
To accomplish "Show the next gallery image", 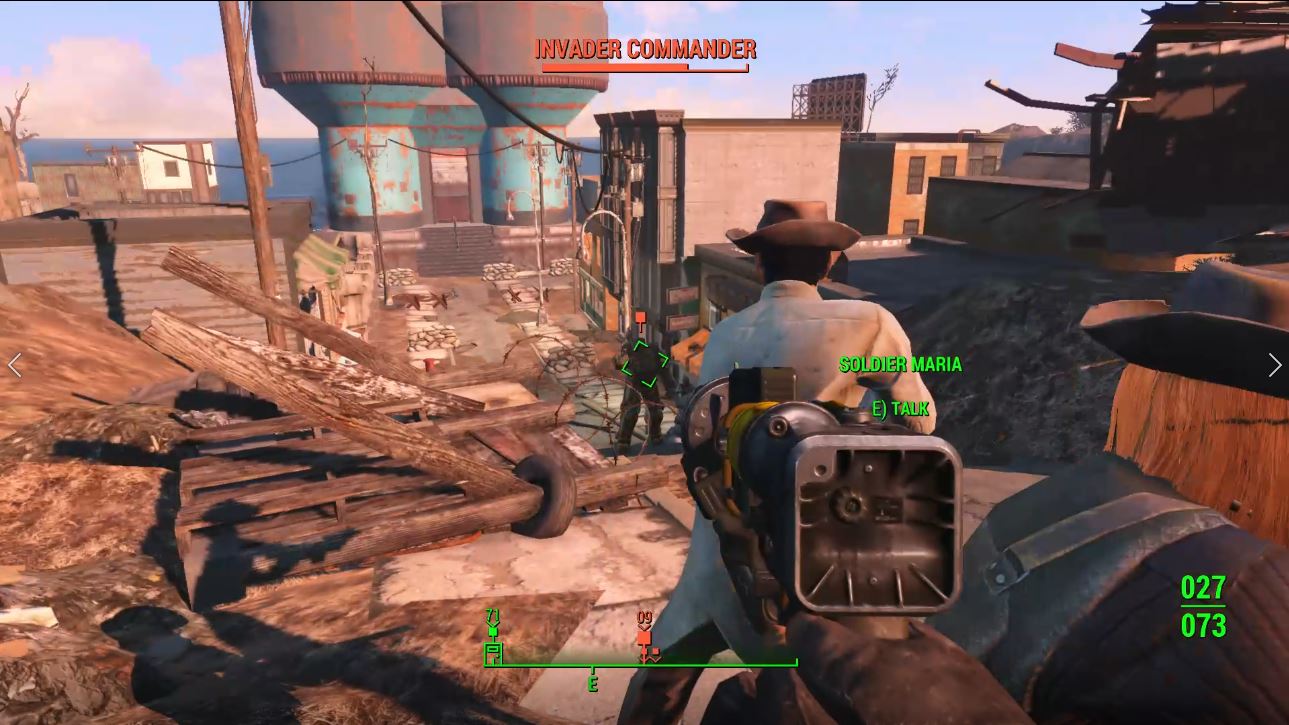I will tap(1274, 365).
